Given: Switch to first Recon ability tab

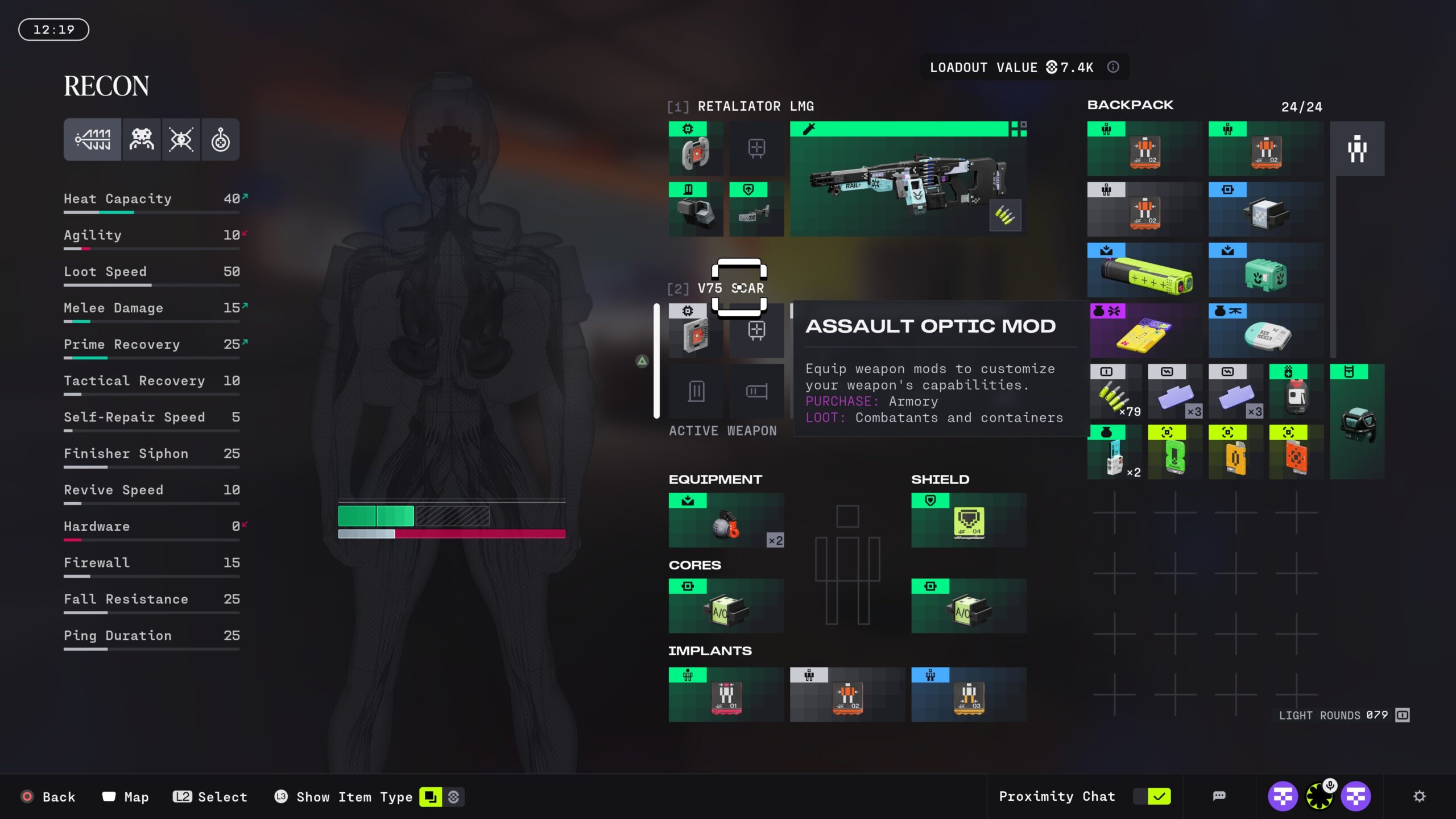Looking at the screenshot, I should 93,140.
